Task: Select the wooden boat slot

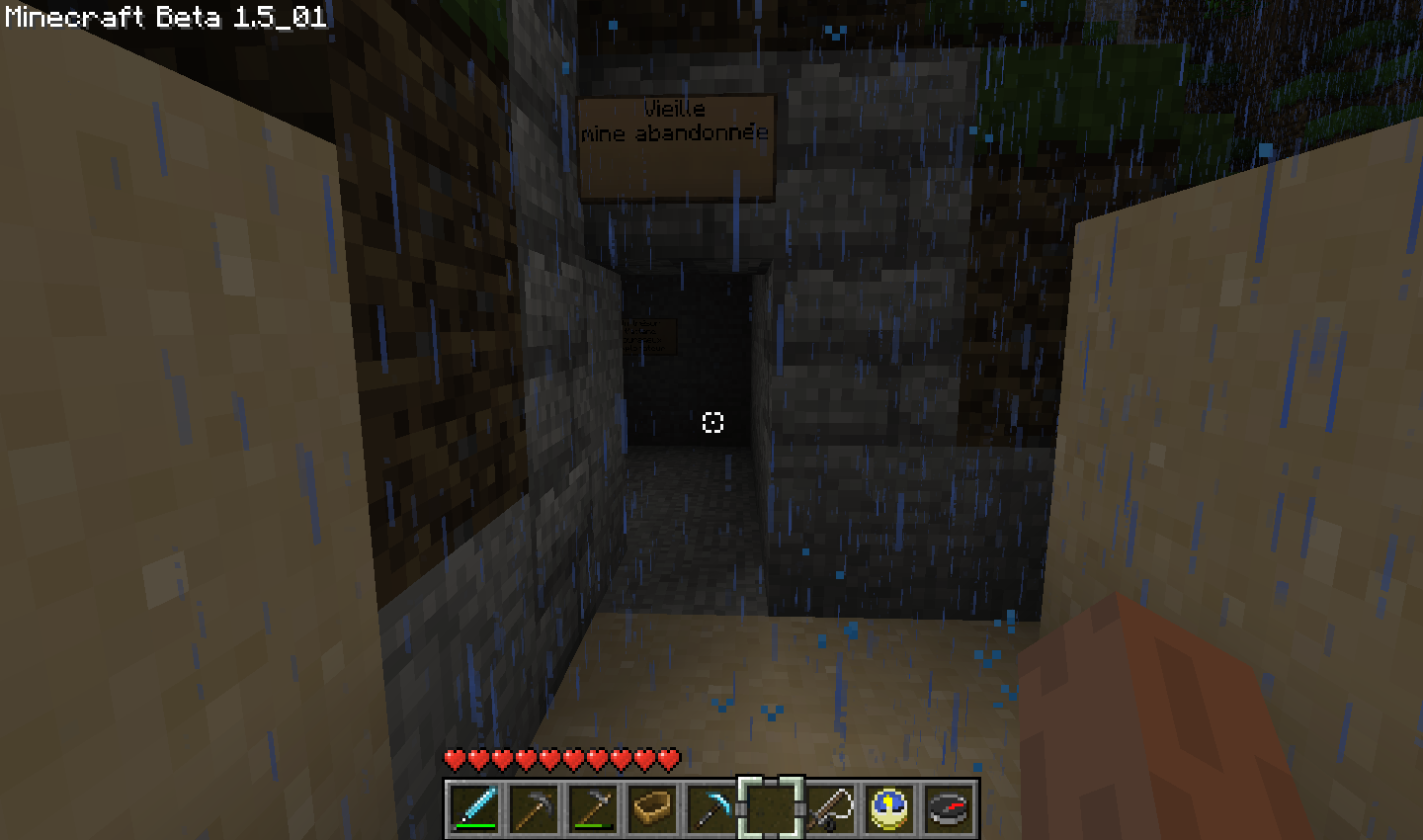Action: [x=652, y=808]
